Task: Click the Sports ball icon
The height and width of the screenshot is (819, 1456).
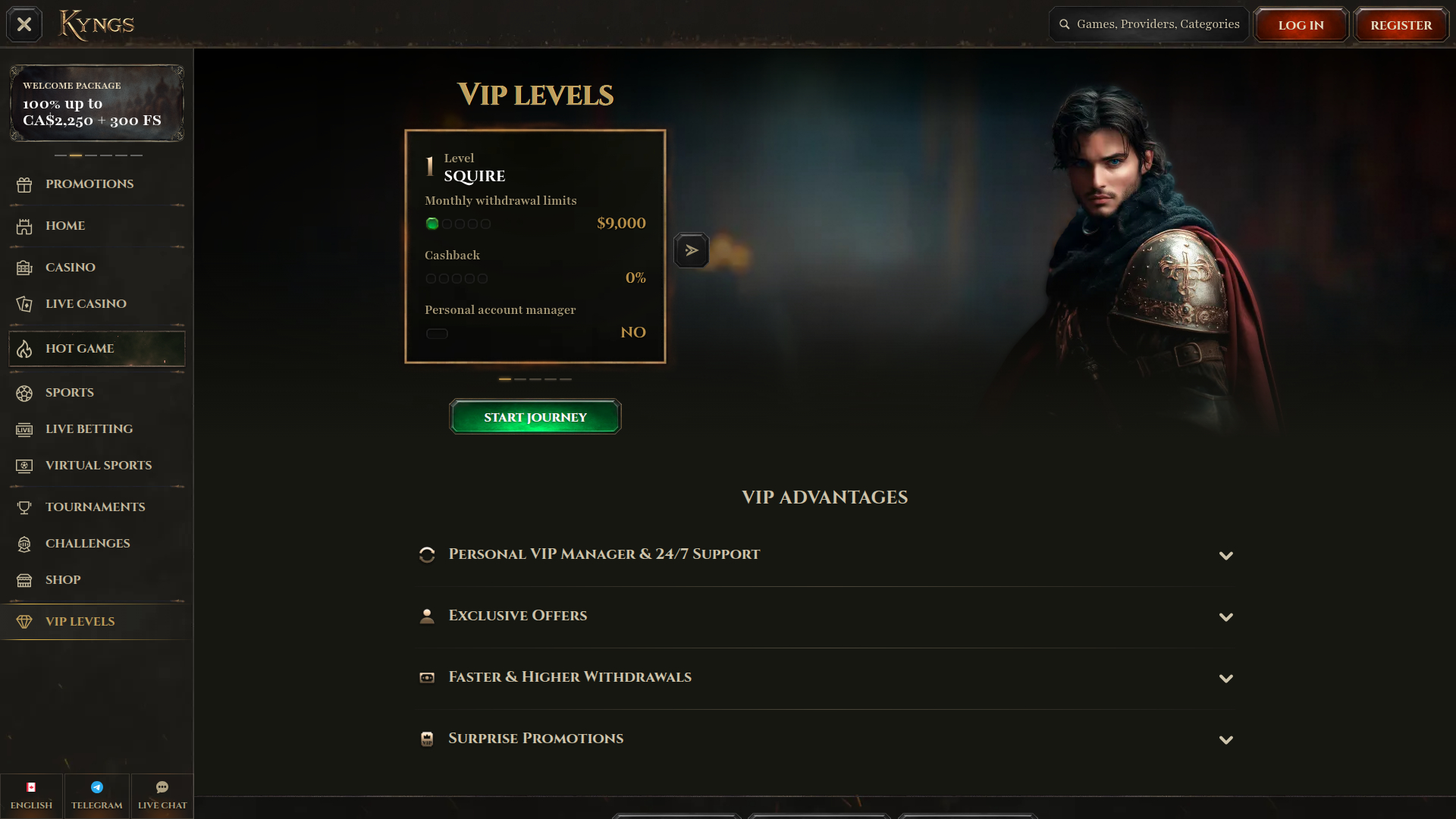Action: point(24,393)
